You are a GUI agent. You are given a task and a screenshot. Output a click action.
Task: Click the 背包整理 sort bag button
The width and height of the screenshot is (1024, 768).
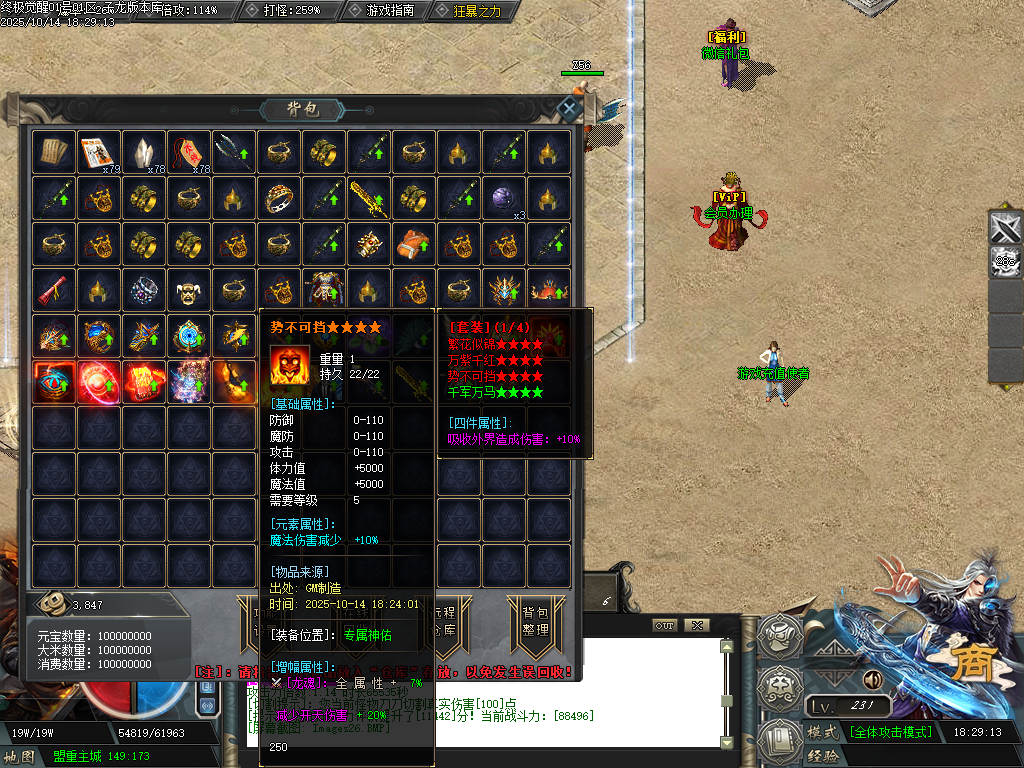(536, 621)
